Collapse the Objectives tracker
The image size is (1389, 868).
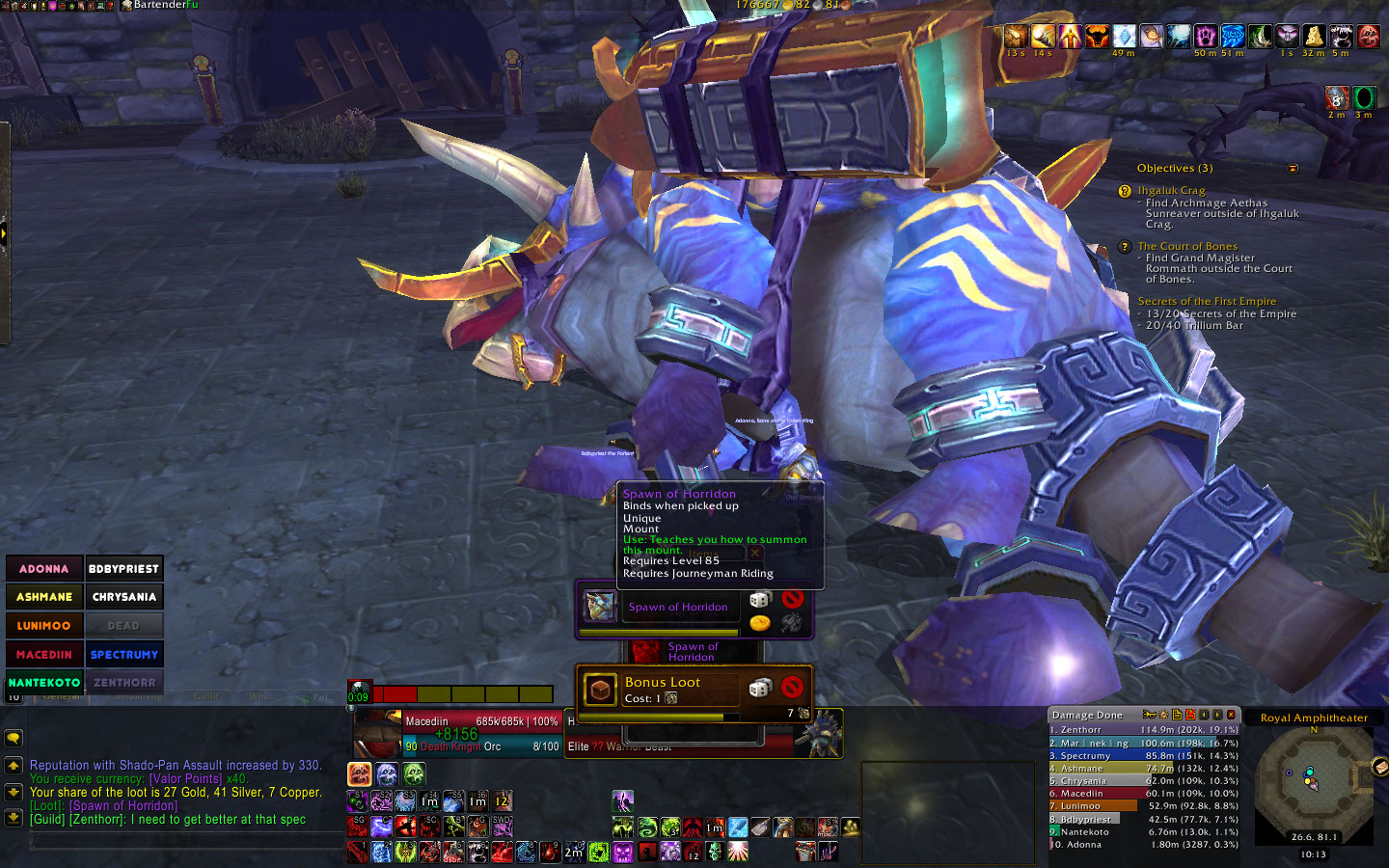click(x=1293, y=169)
